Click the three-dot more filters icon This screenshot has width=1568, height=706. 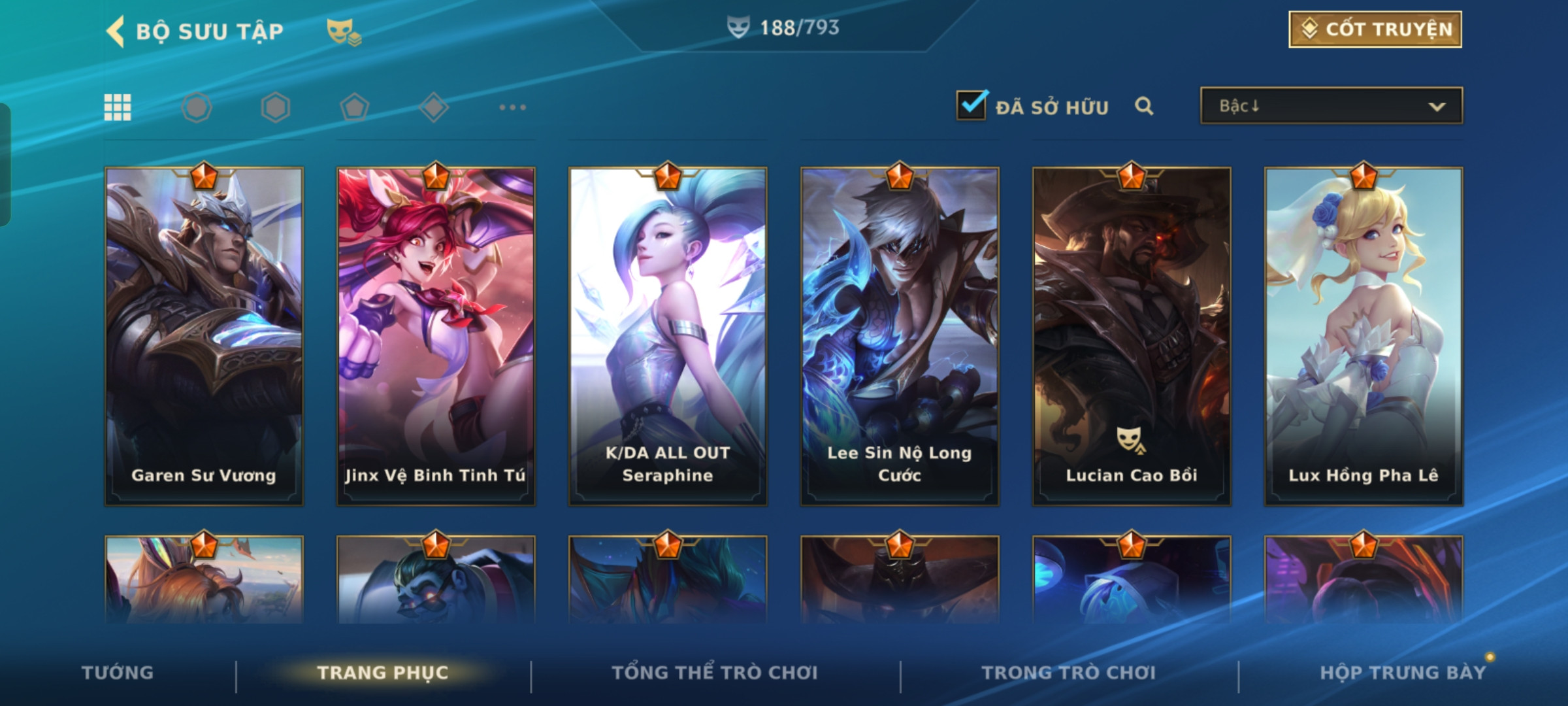pyautogui.click(x=512, y=107)
